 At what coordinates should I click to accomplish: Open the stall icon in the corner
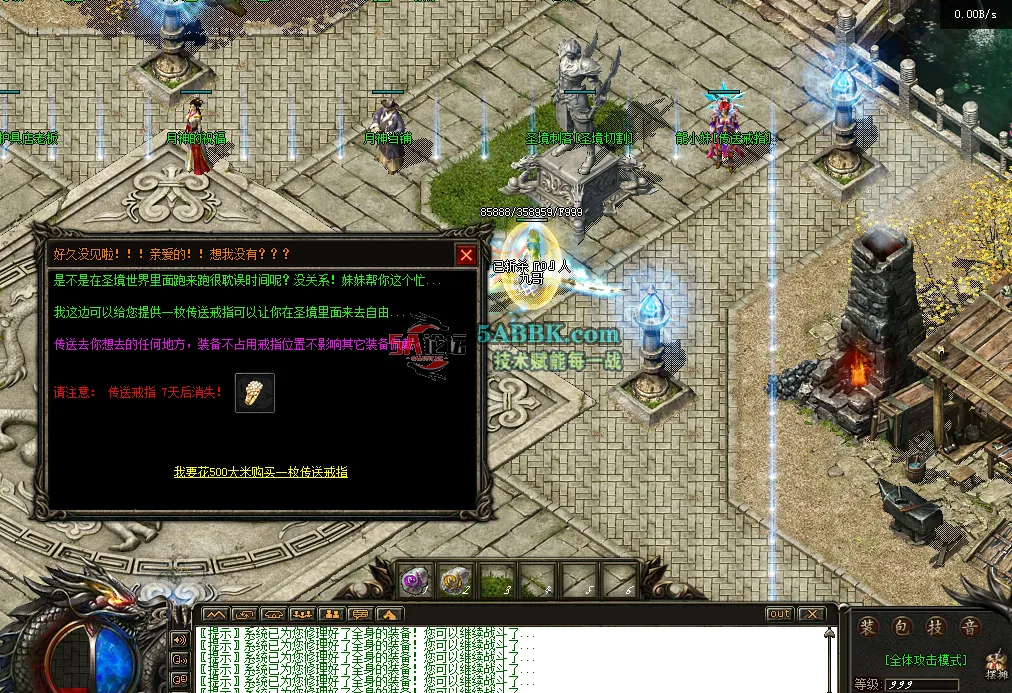click(996, 665)
